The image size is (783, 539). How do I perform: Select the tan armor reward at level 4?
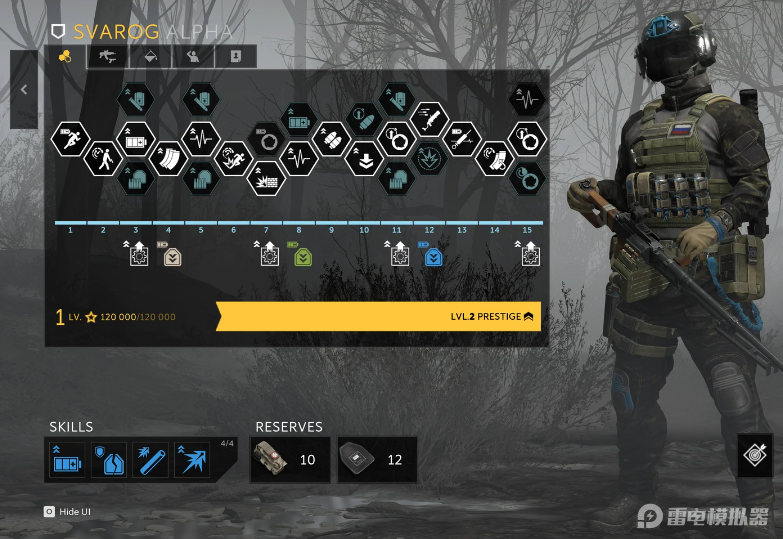pos(172,257)
